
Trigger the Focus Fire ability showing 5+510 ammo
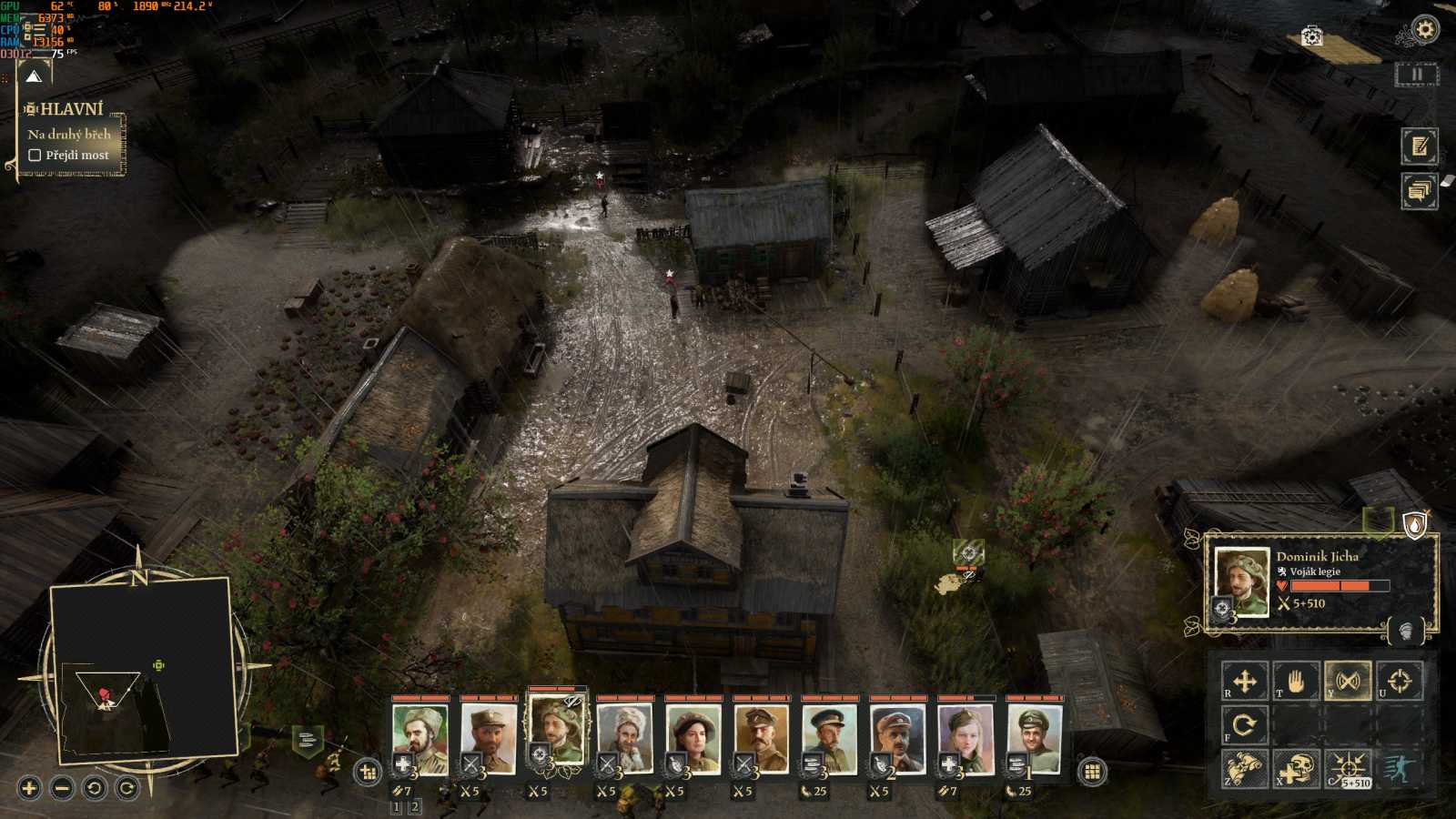(x=1348, y=767)
